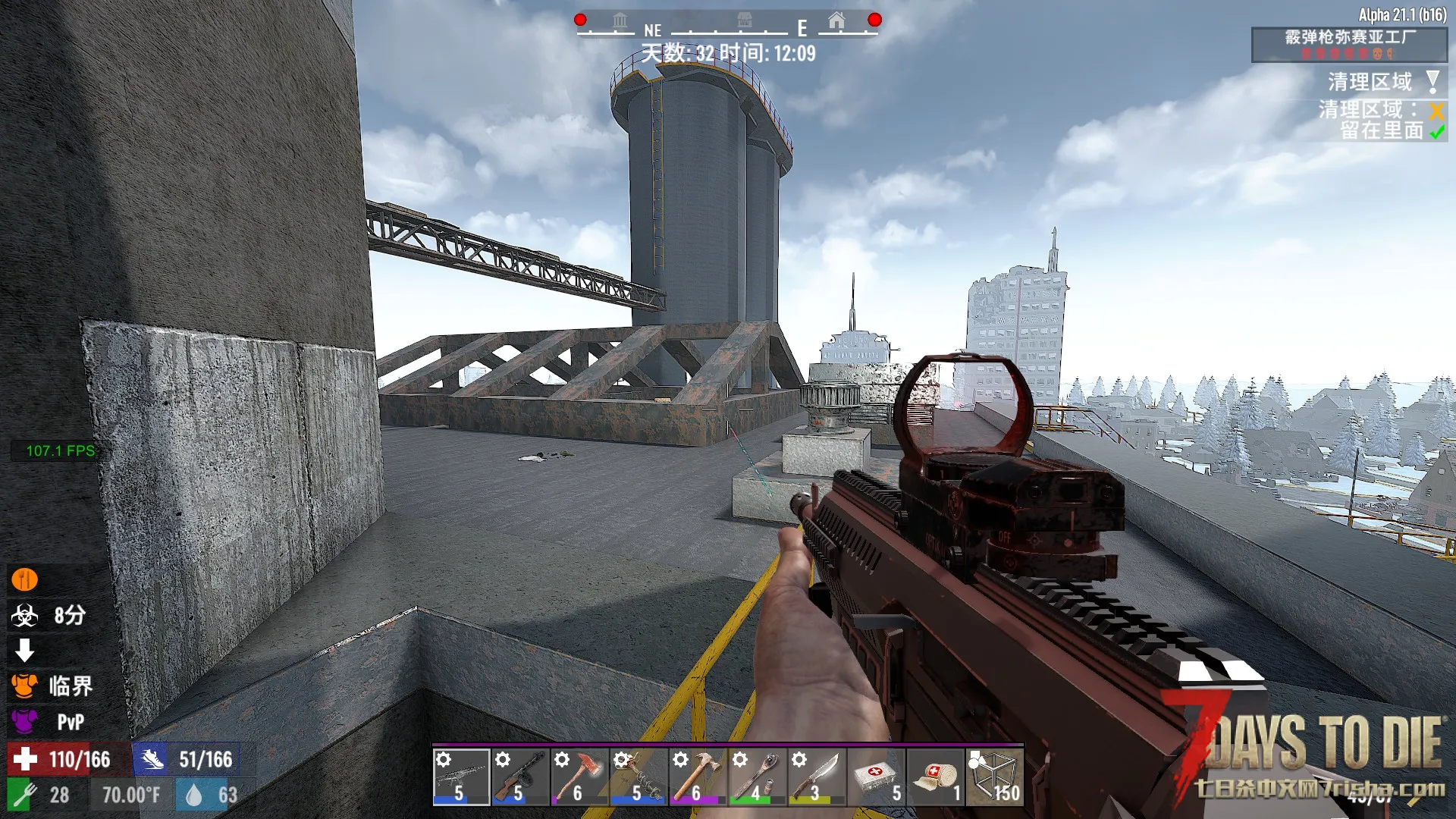The height and width of the screenshot is (819, 1456).
Task: Equip the hunting knife
Action: (816, 777)
